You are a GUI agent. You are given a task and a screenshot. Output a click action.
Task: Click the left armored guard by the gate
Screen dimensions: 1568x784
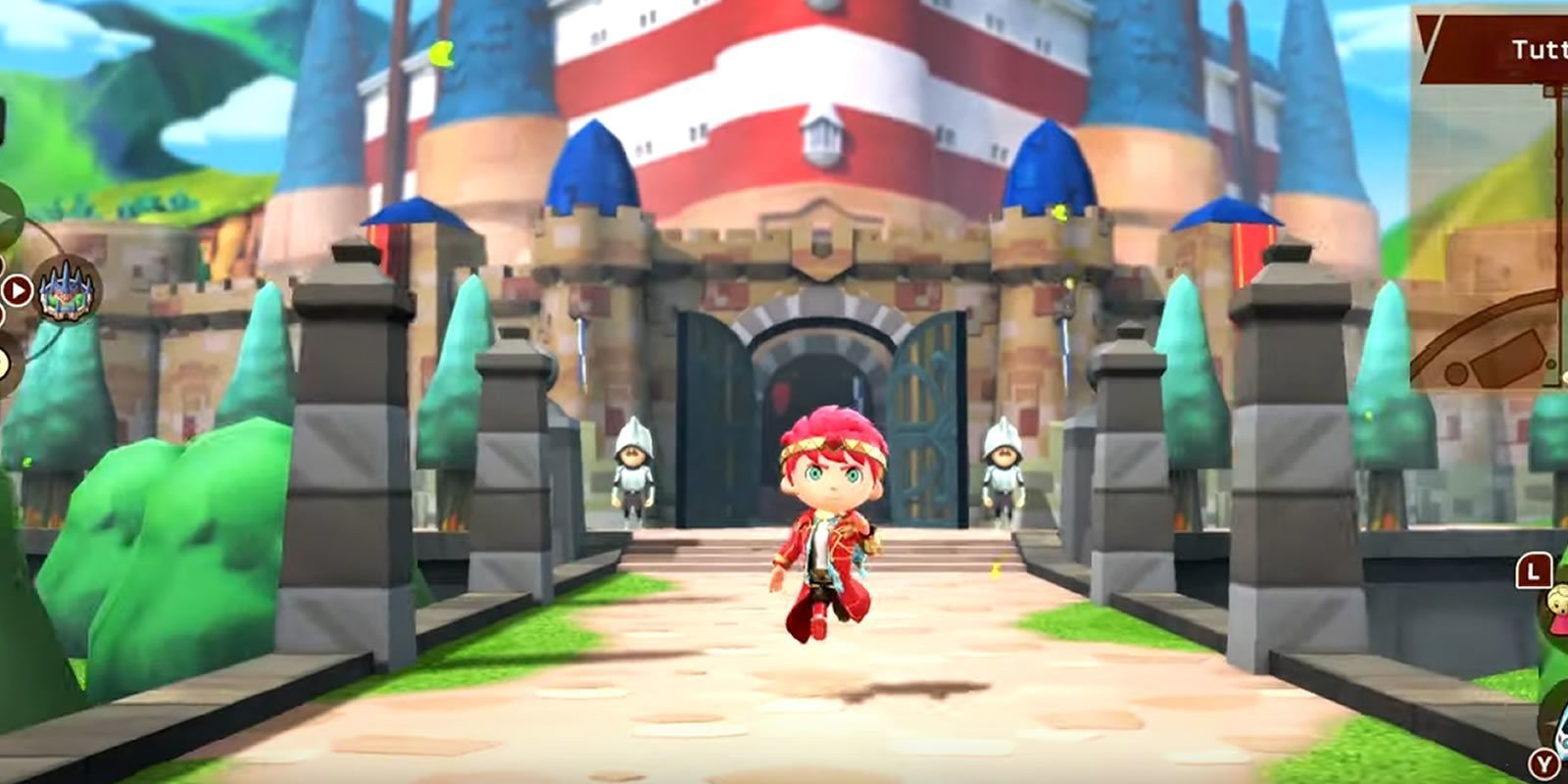(x=631, y=470)
